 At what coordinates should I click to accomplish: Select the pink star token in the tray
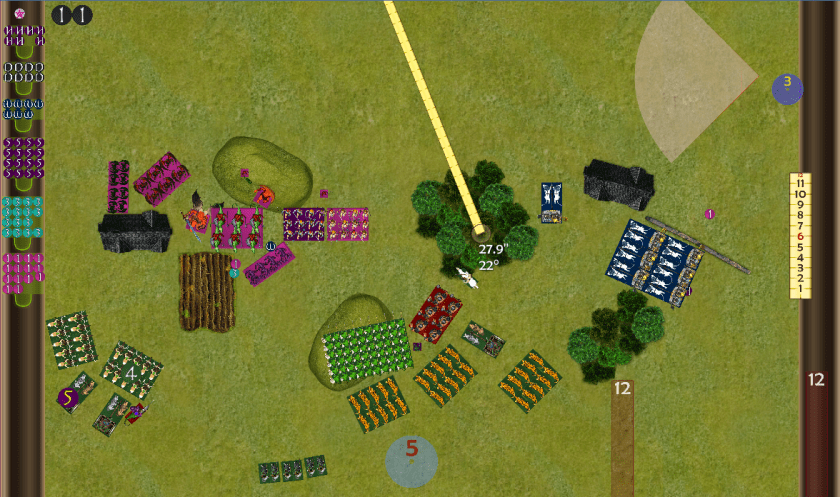[x=19, y=13]
